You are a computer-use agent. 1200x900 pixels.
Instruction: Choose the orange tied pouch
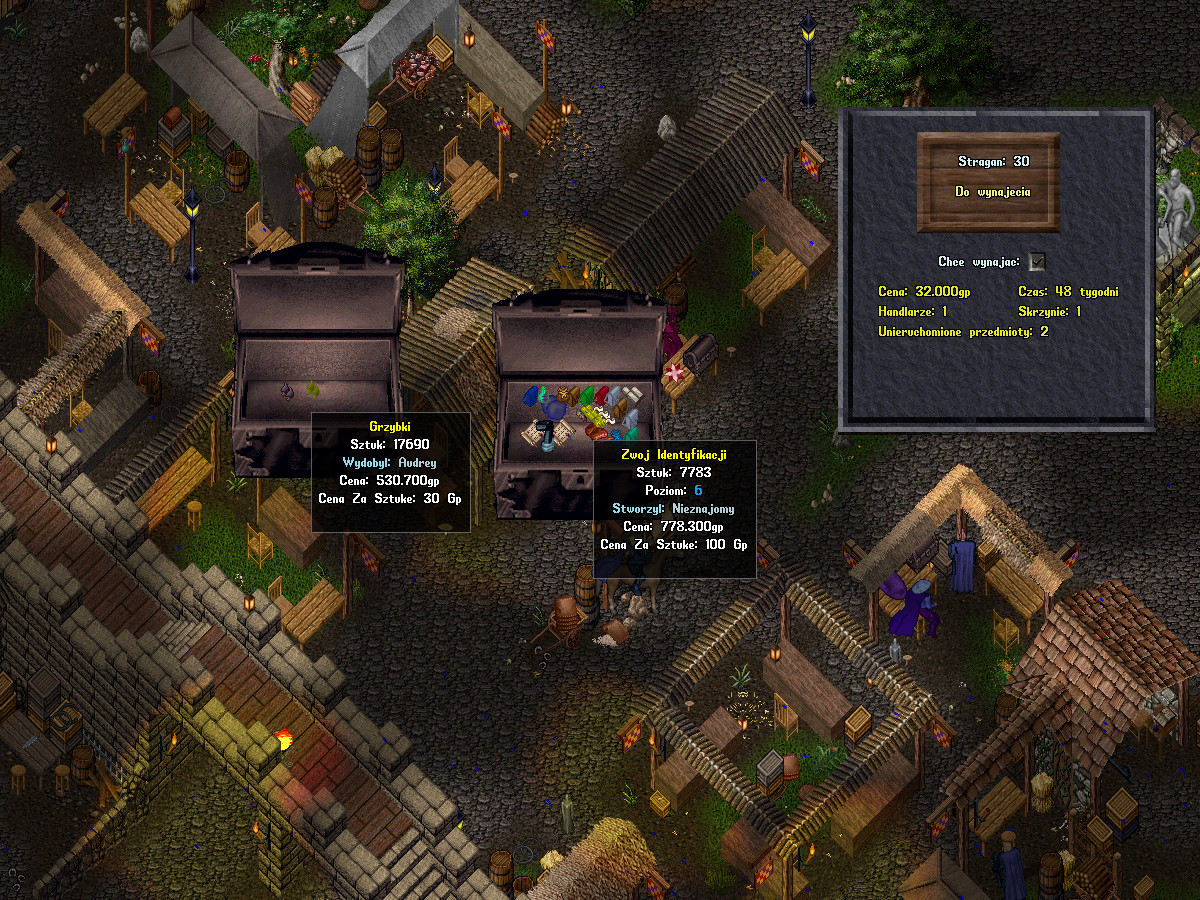(562, 395)
